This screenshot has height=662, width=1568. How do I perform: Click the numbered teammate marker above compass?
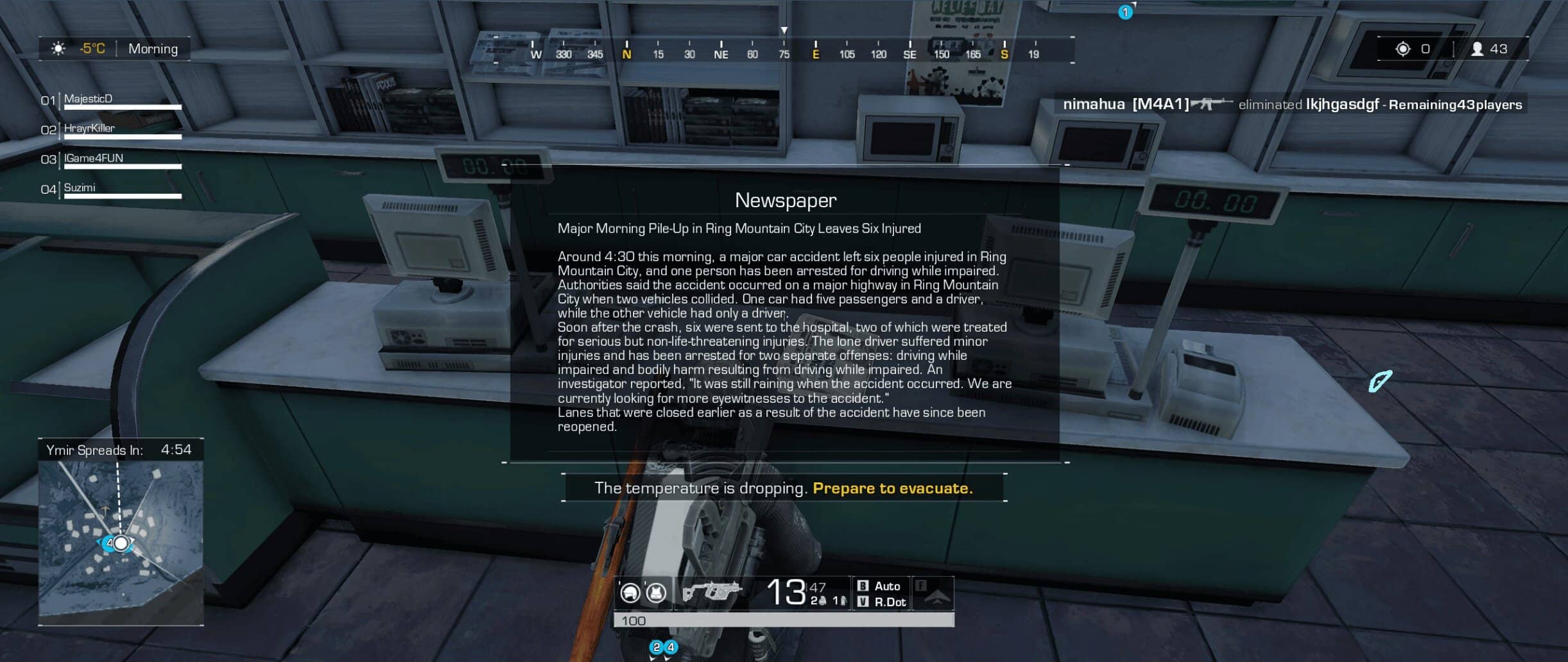[1124, 12]
